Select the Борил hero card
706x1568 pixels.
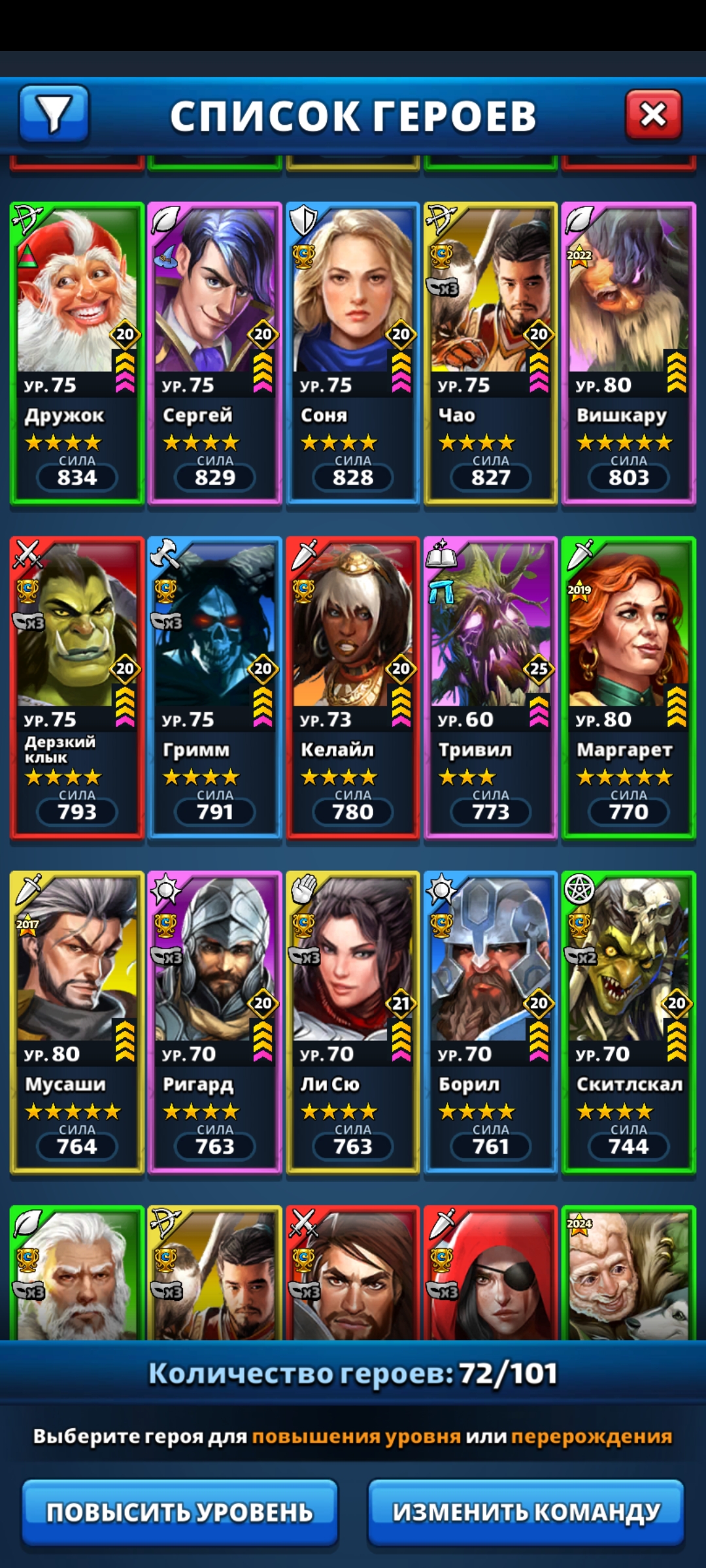pos(491,1022)
